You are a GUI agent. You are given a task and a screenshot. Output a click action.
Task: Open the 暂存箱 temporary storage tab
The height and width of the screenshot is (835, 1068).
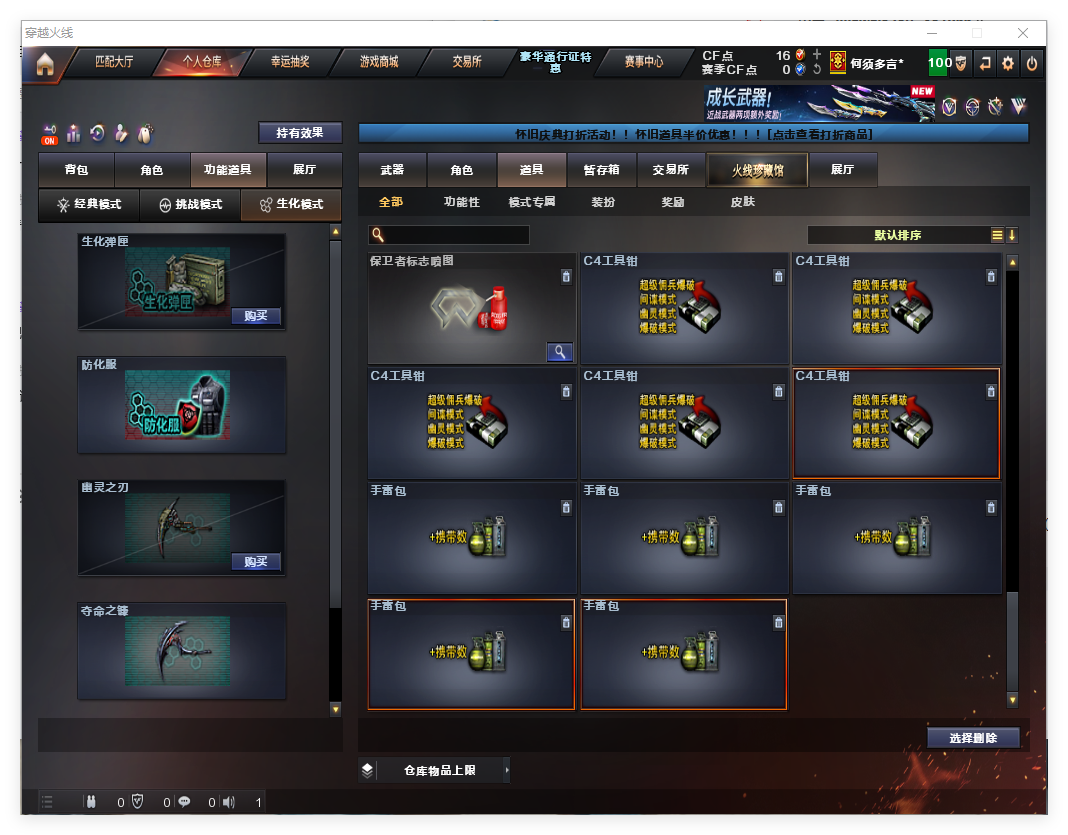(601, 170)
